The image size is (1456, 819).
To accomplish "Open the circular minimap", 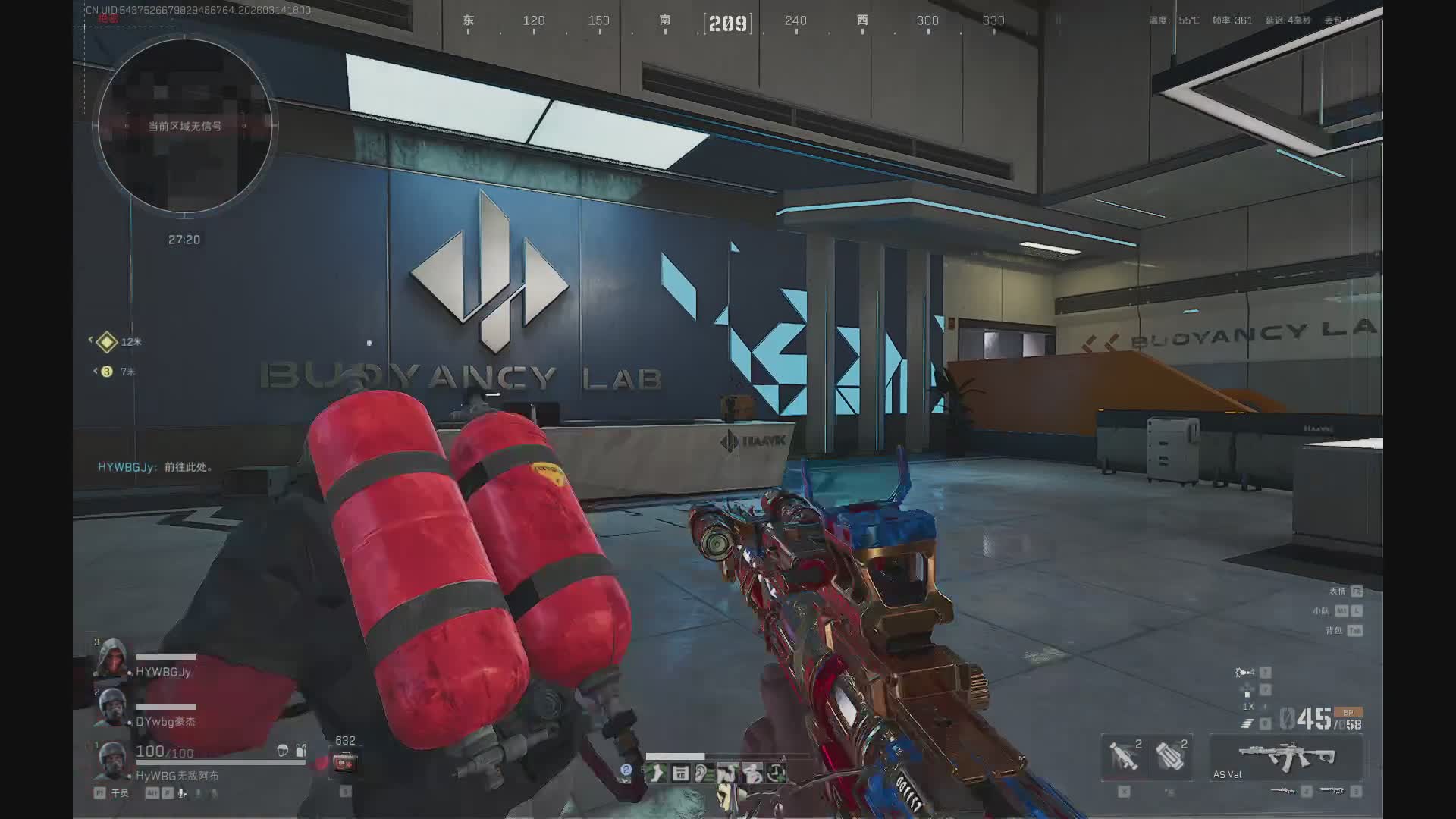I will coord(184,126).
